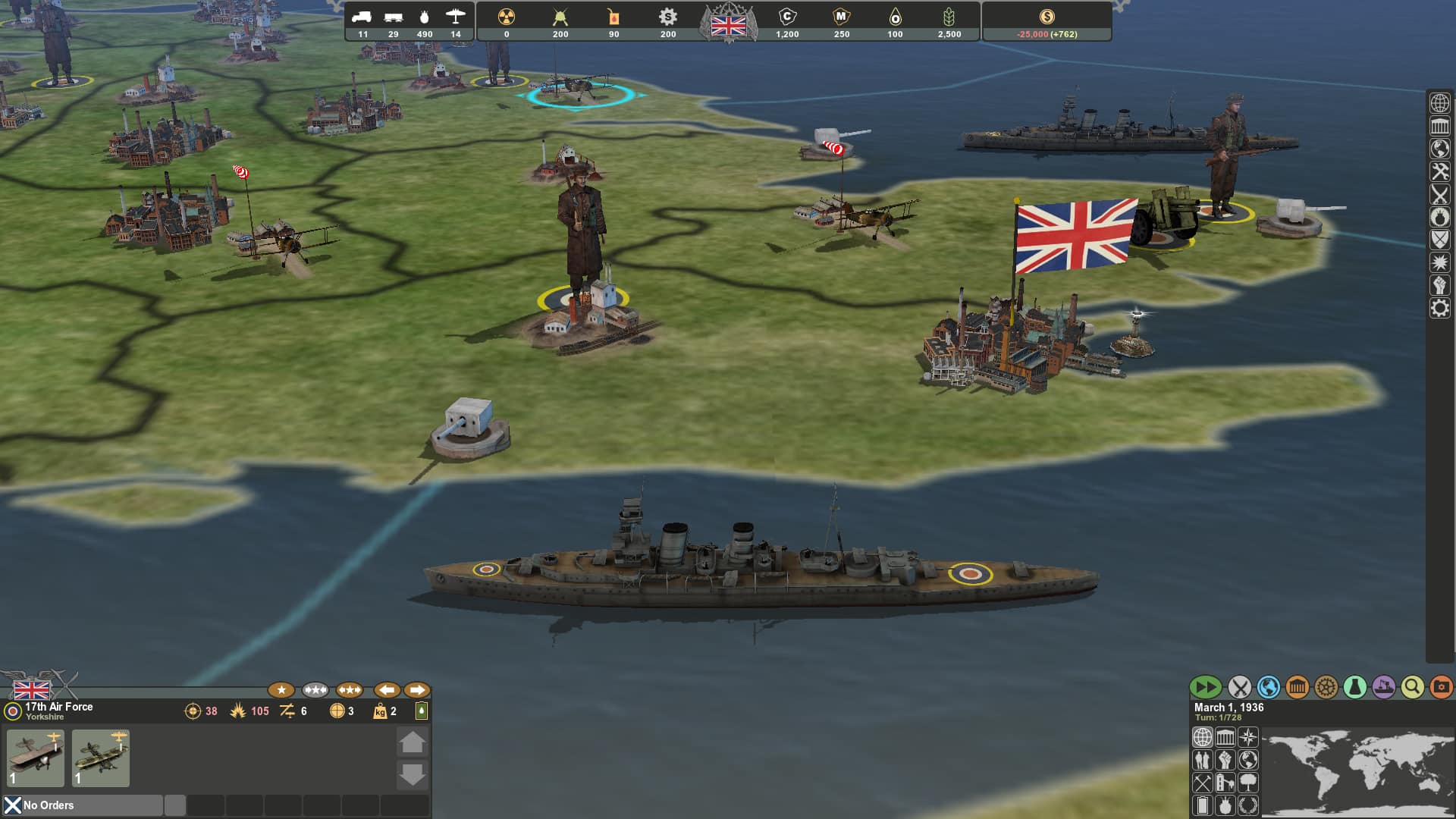Click the up arrow in the unit roster panel
1456x819 pixels.
tap(413, 742)
